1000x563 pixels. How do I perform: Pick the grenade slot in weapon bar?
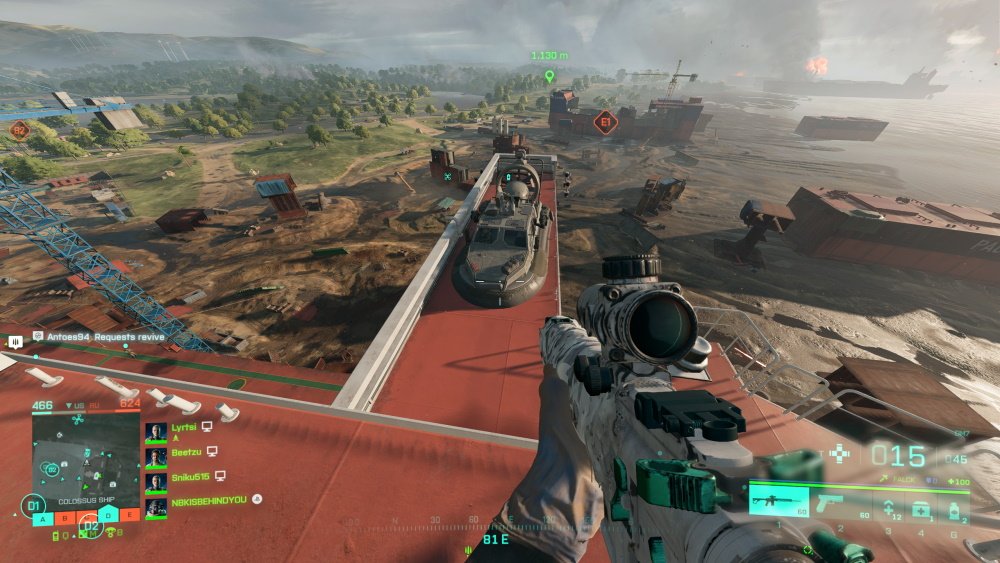[954, 509]
